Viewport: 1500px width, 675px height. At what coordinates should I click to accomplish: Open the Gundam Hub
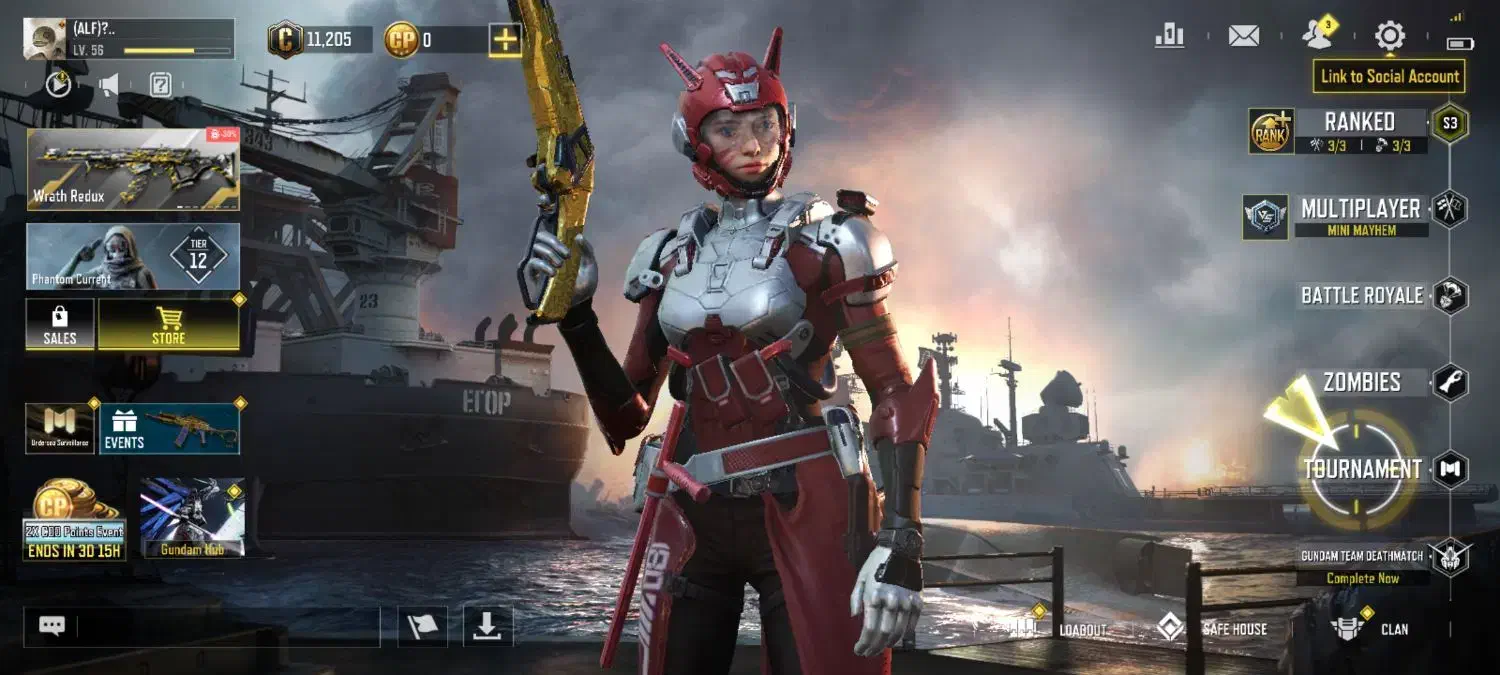click(x=192, y=517)
